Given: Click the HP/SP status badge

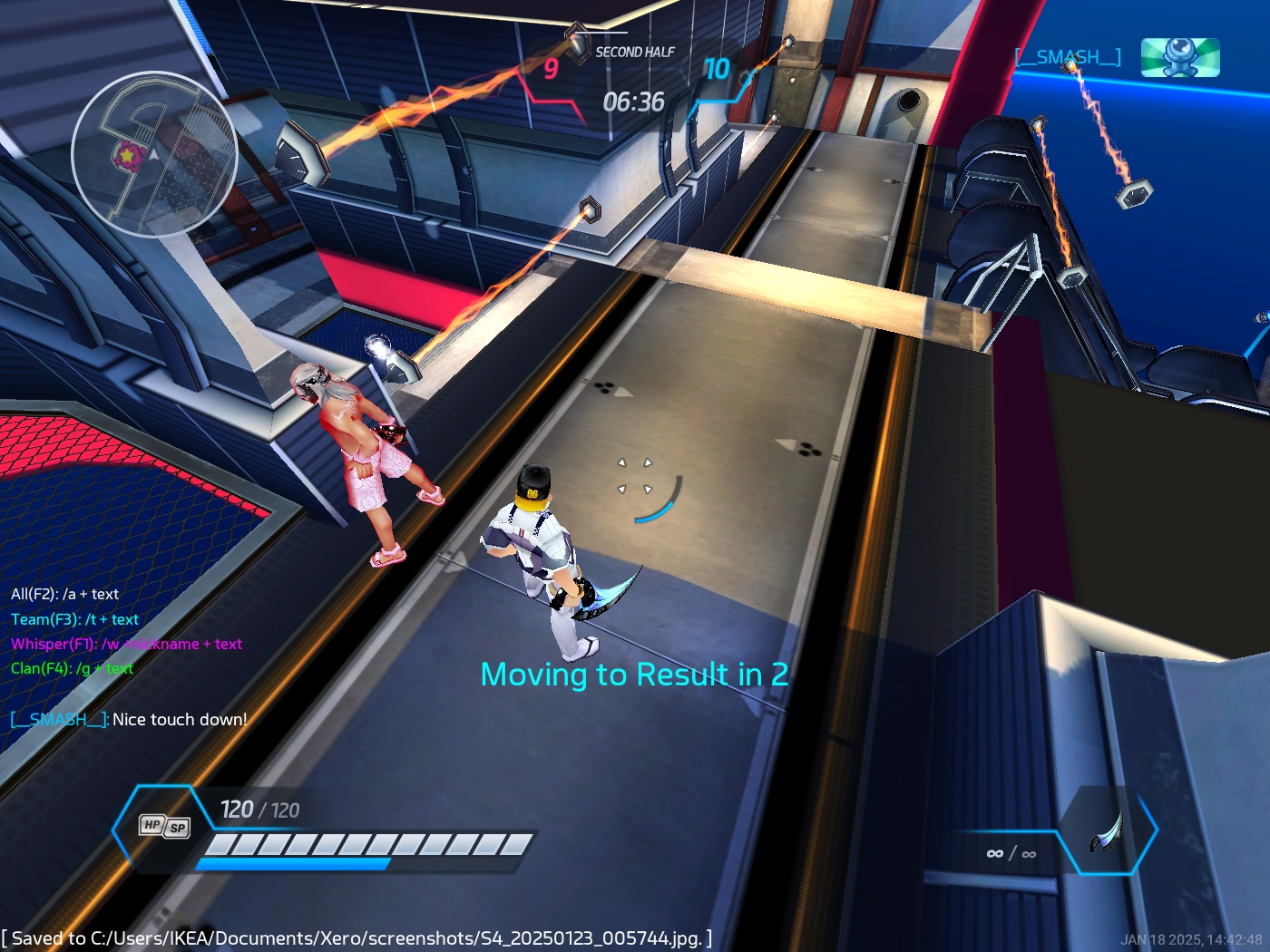Looking at the screenshot, I should [164, 826].
